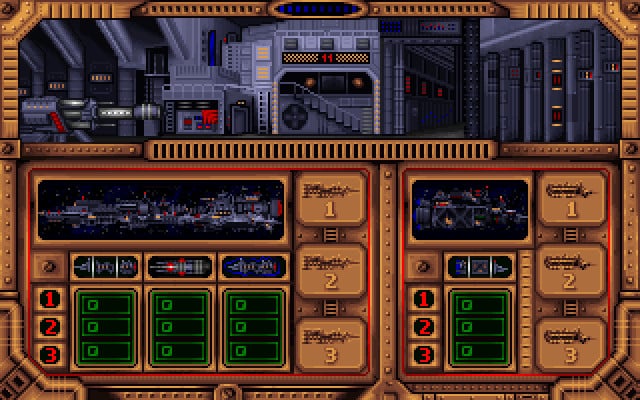Select the blue-outlined ship component icon
This screenshot has width=640, height=400.
(249, 267)
